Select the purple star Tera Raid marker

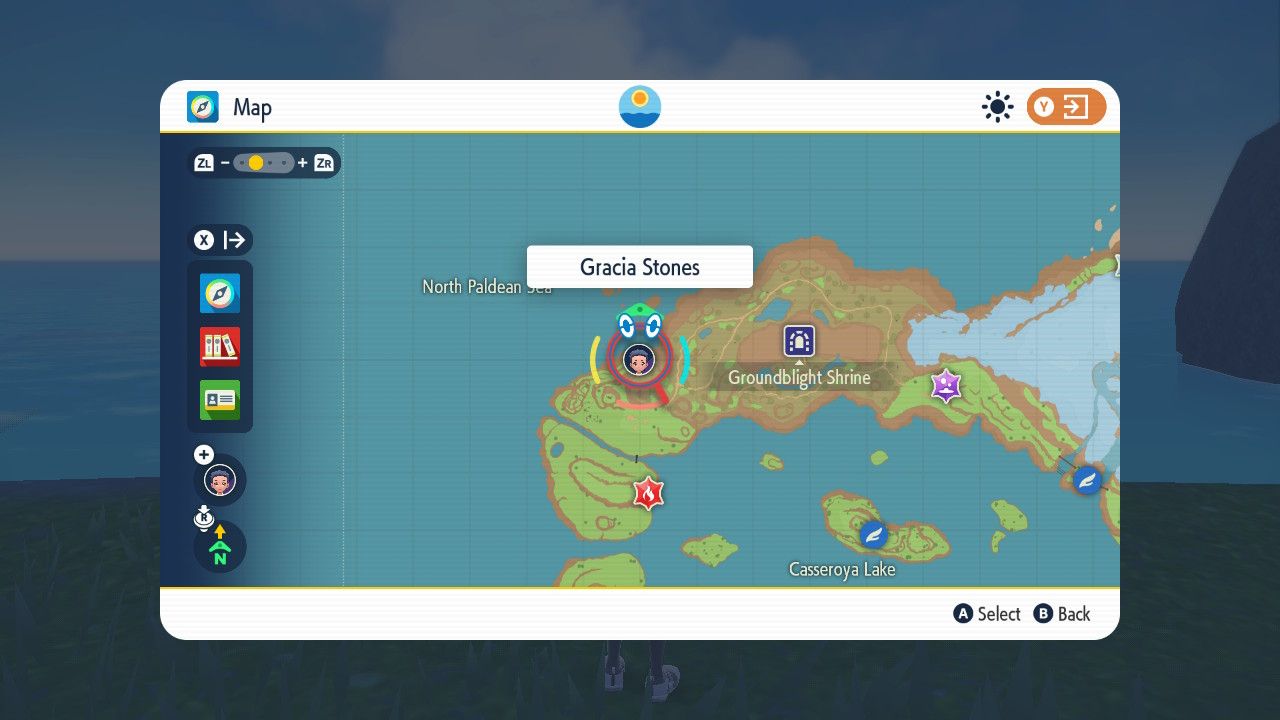[x=945, y=387]
